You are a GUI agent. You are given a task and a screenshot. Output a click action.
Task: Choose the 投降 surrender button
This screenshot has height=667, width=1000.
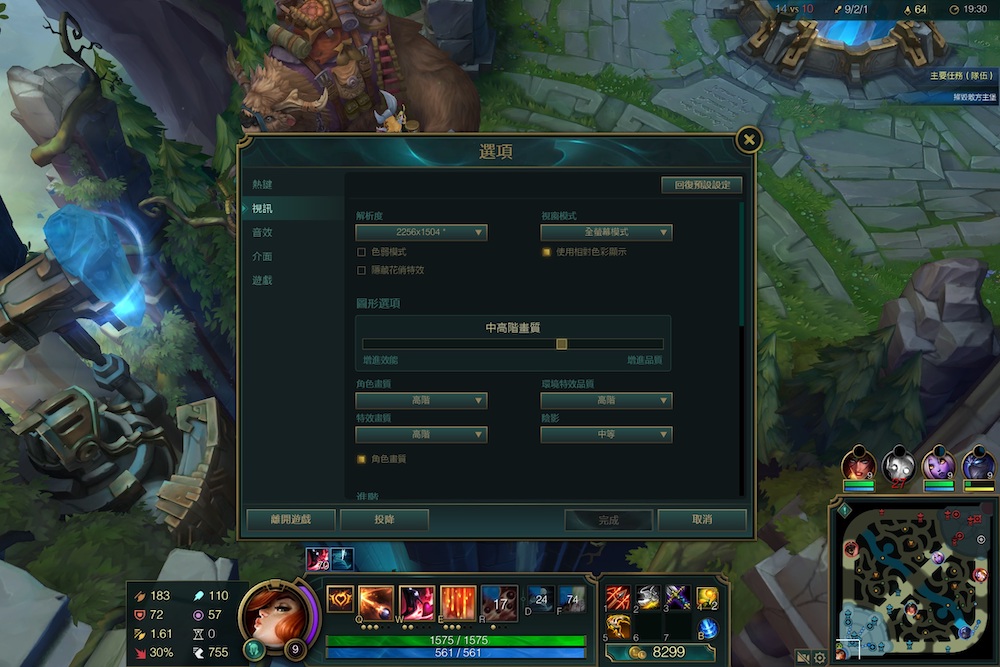click(384, 520)
